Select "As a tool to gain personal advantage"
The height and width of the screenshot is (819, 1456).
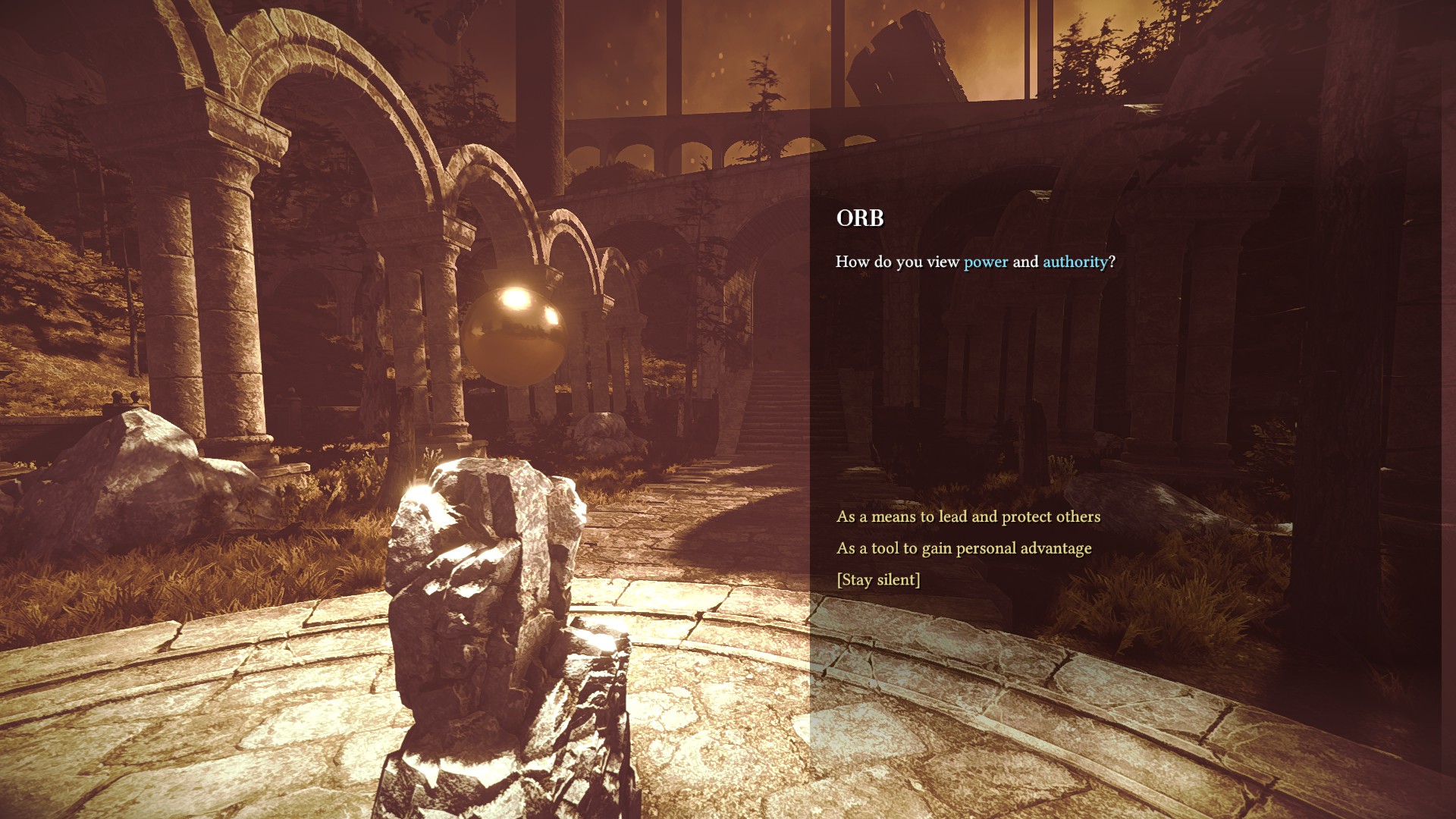pyautogui.click(x=963, y=548)
